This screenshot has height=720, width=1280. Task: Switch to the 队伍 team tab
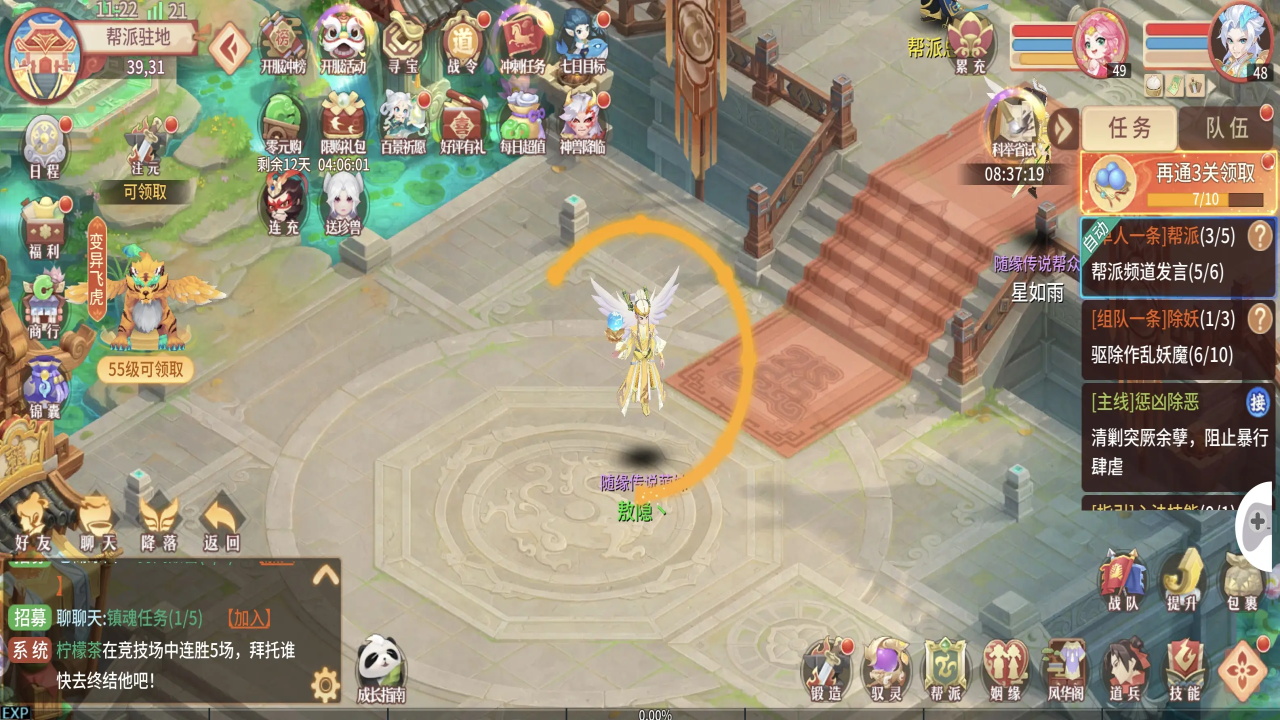(1226, 128)
